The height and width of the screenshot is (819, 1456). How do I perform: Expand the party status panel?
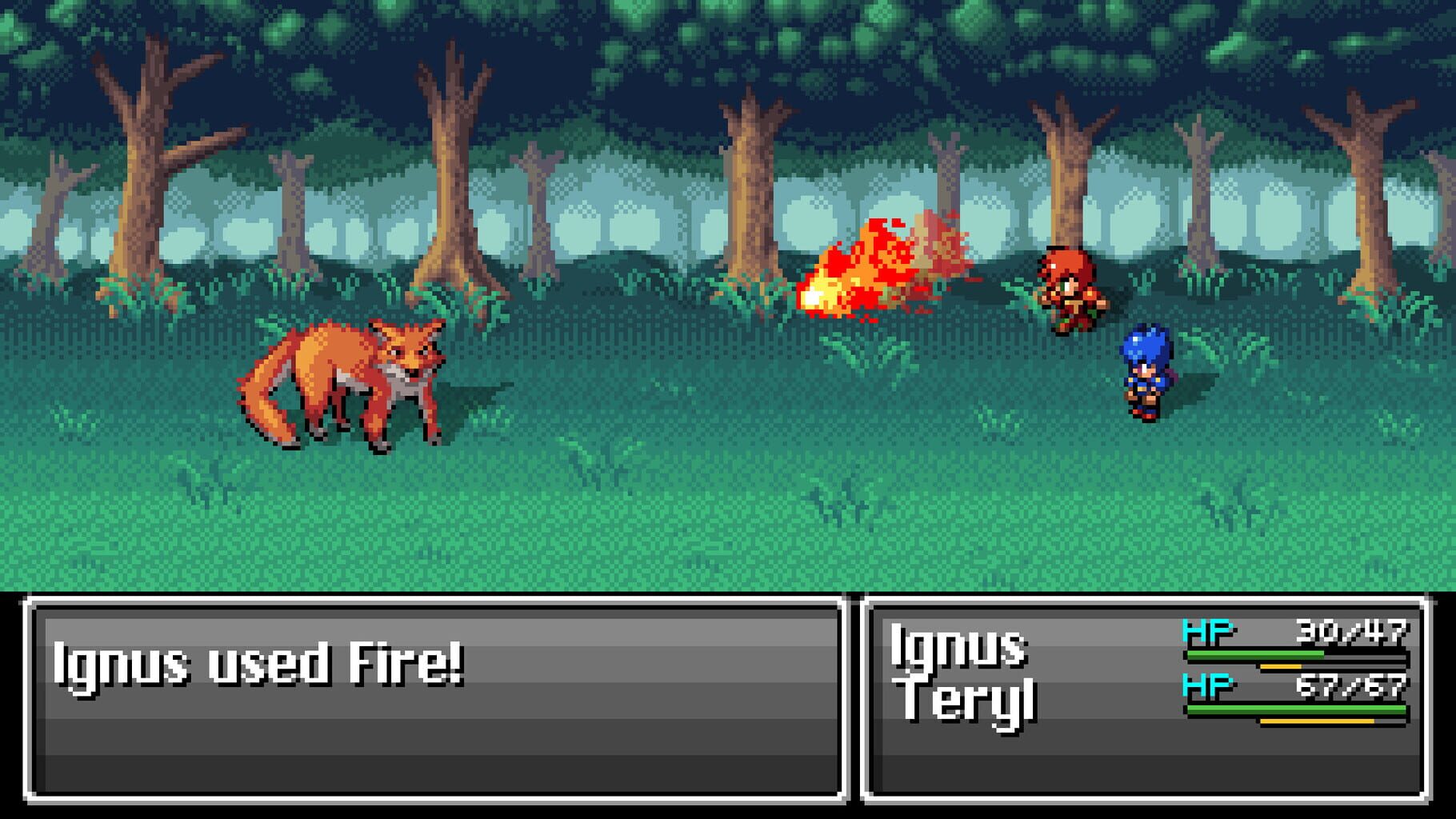pos(1152,704)
